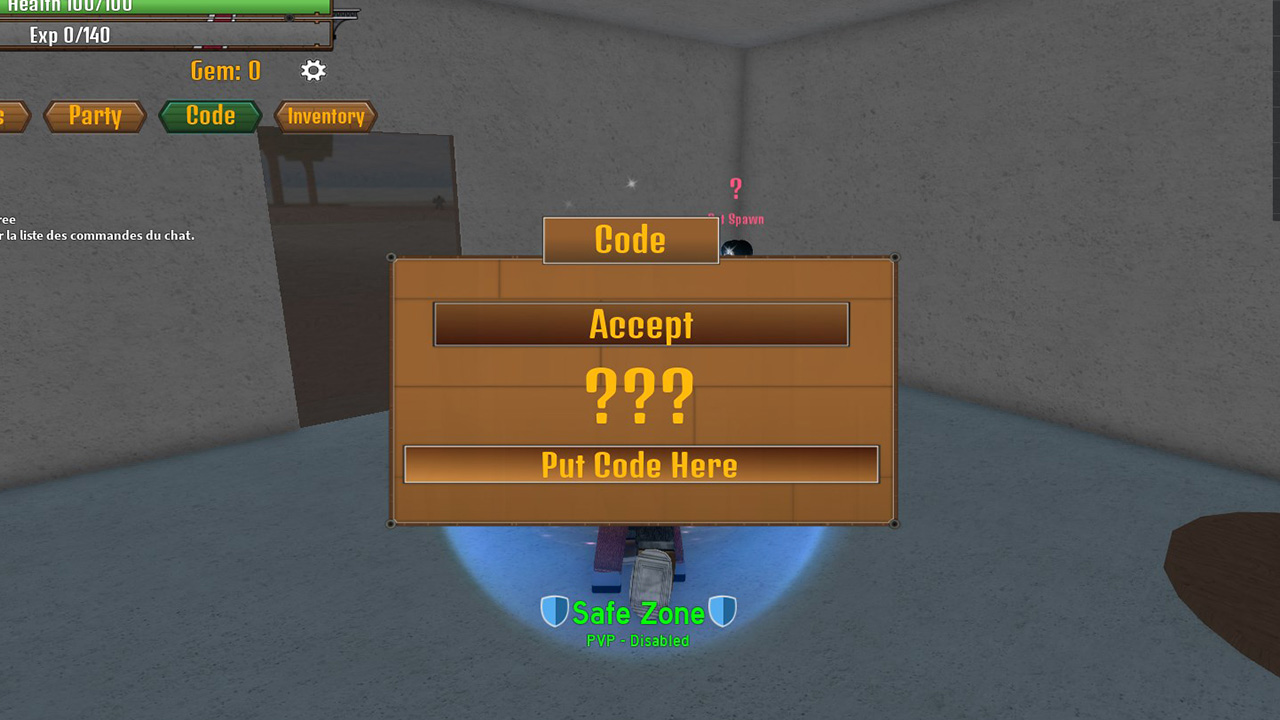The image size is (1280, 720).
Task: Open the Inventory tab
Action: click(x=324, y=116)
